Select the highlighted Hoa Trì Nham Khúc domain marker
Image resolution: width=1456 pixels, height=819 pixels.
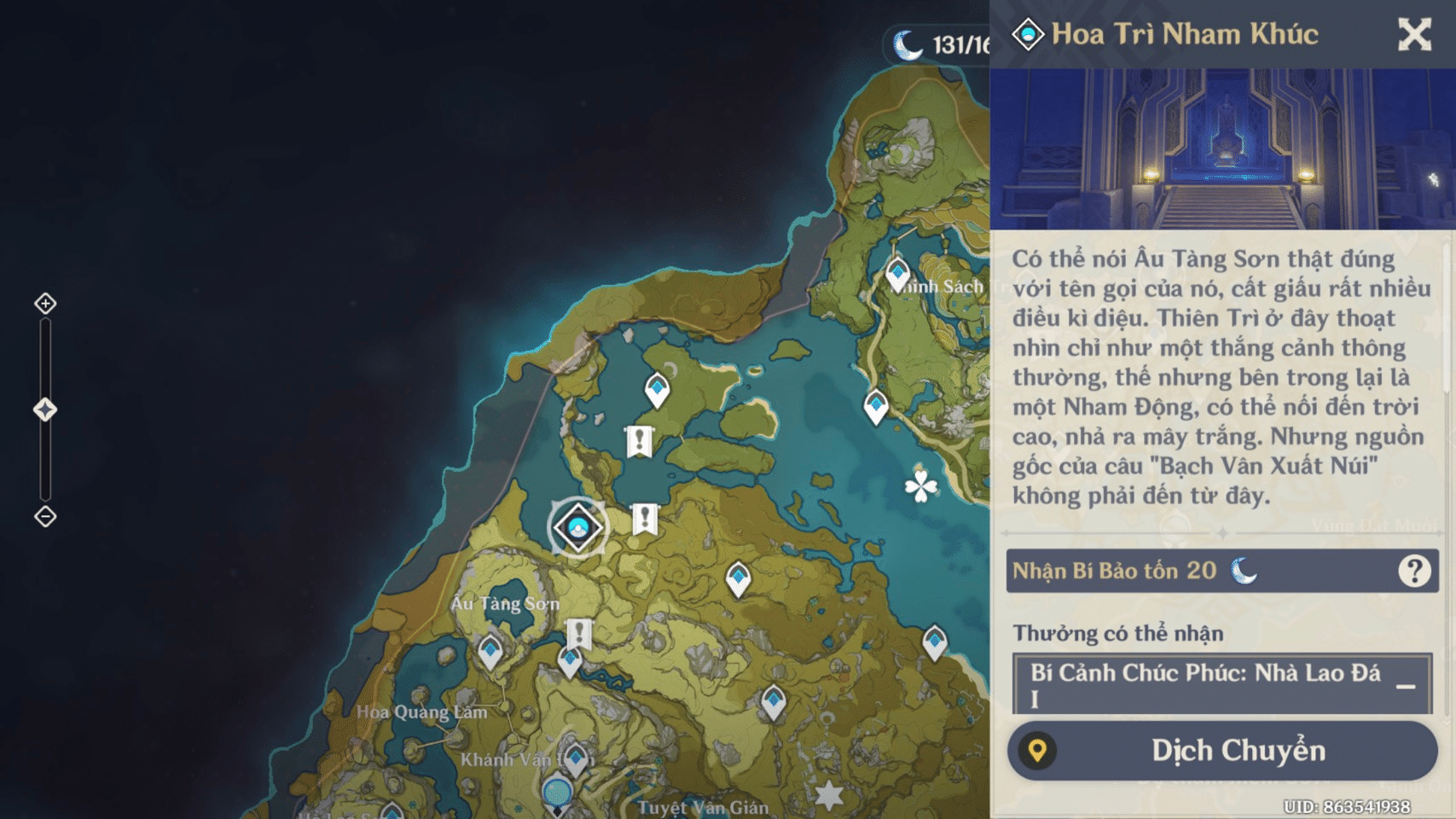578,527
